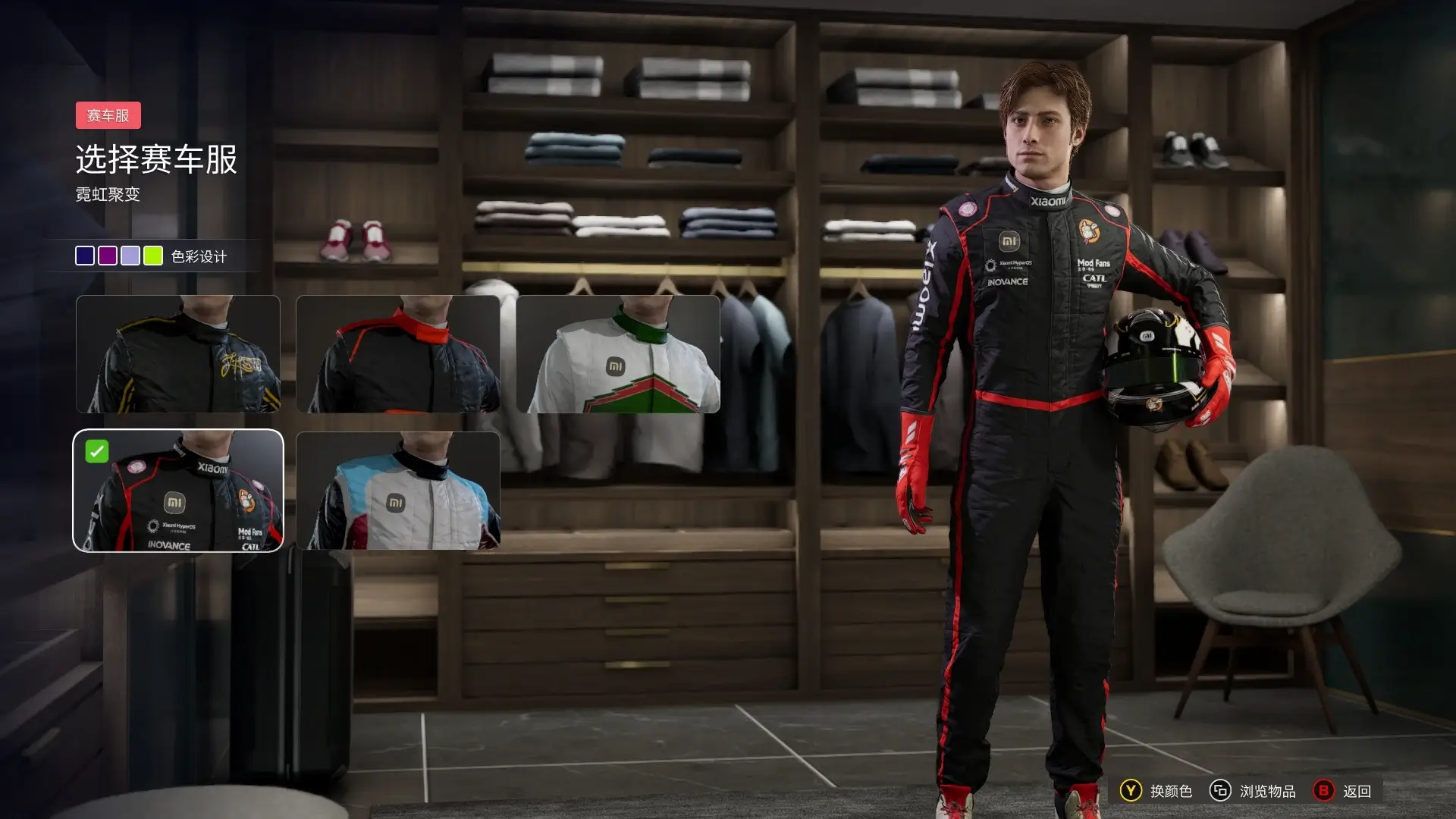
Task: Click the dark navy color swatch
Action: (x=85, y=256)
